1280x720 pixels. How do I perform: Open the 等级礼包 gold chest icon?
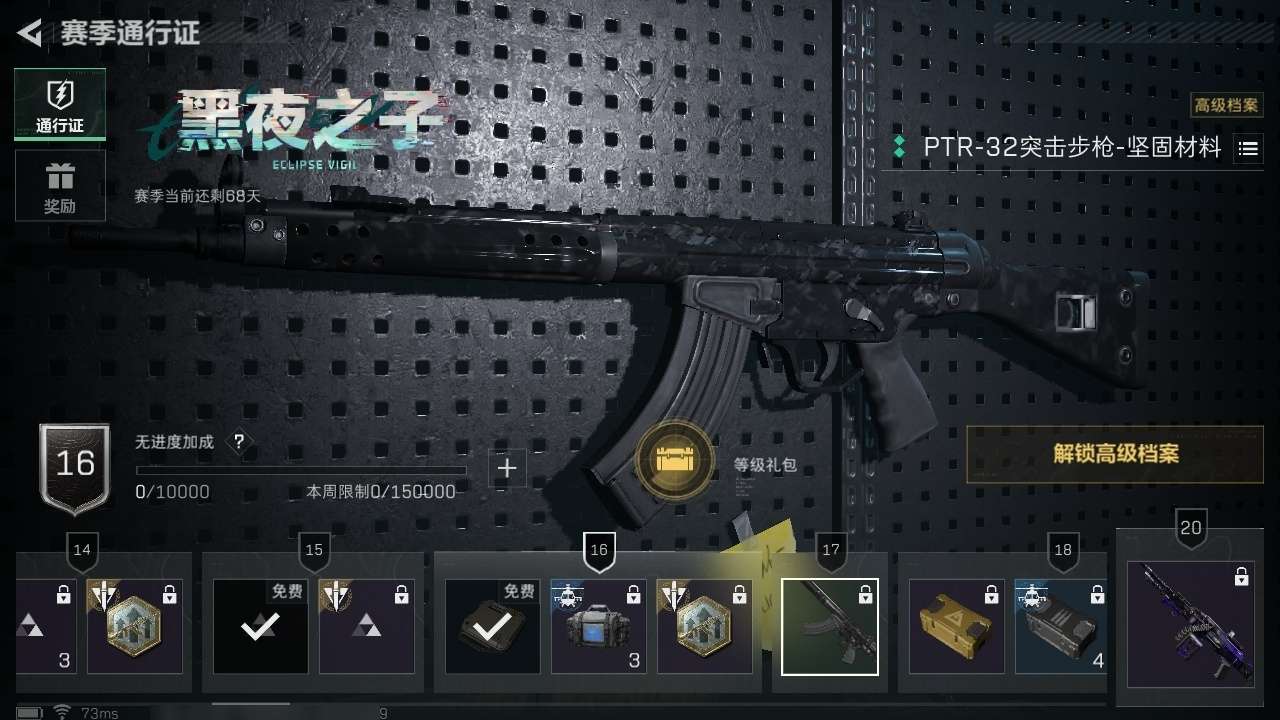[x=676, y=460]
